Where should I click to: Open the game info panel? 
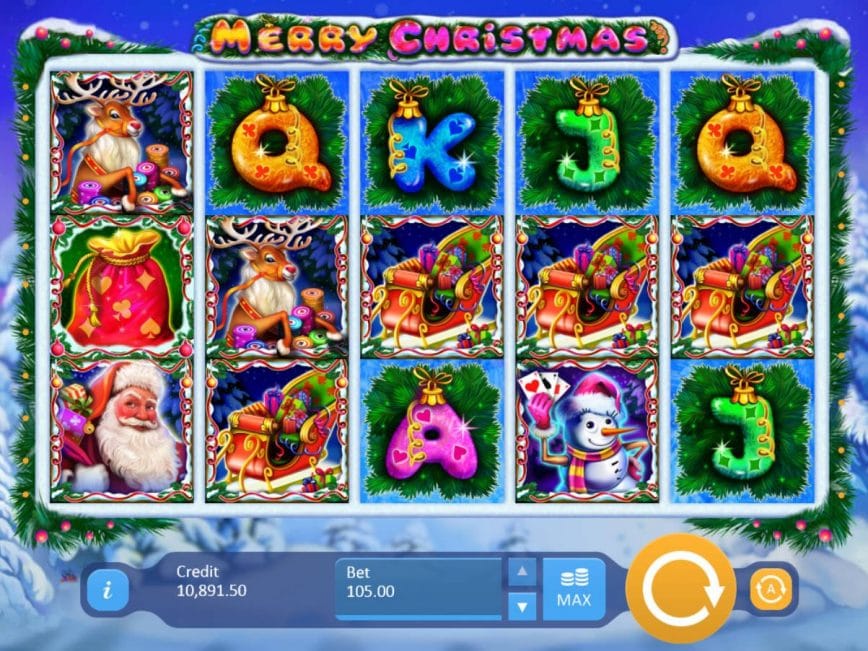(x=107, y=590)
